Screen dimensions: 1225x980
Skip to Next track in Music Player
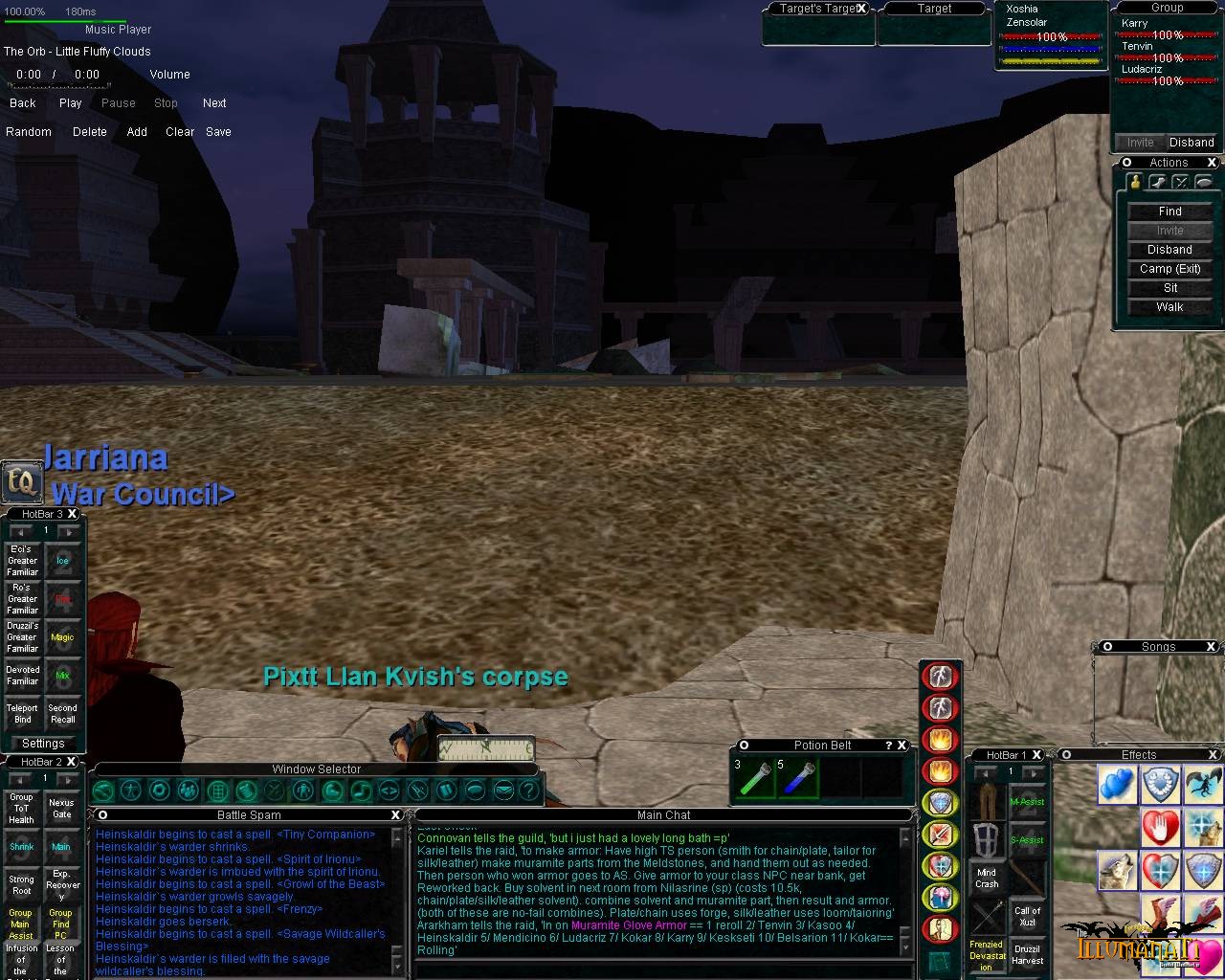214,103
